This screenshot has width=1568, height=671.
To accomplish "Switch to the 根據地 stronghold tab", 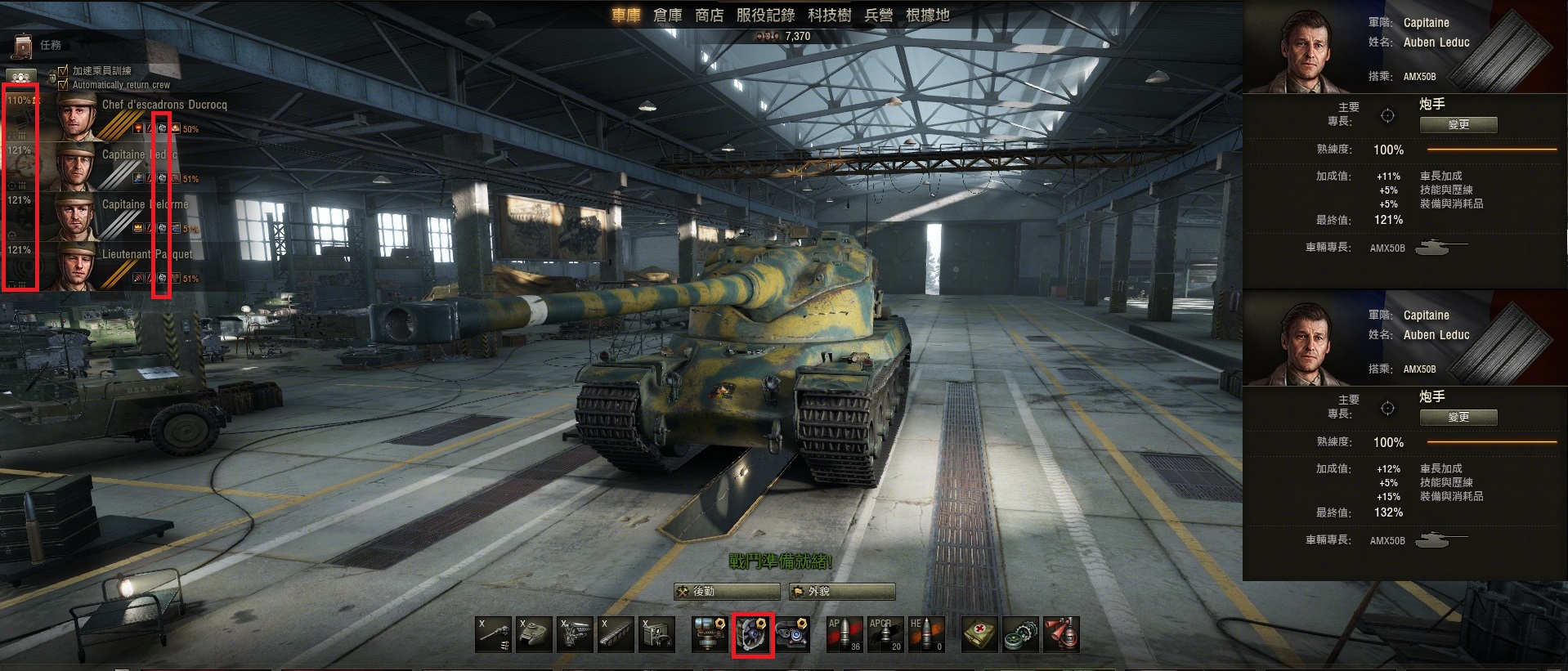I will pyautogui.click(x=927, y=15).
